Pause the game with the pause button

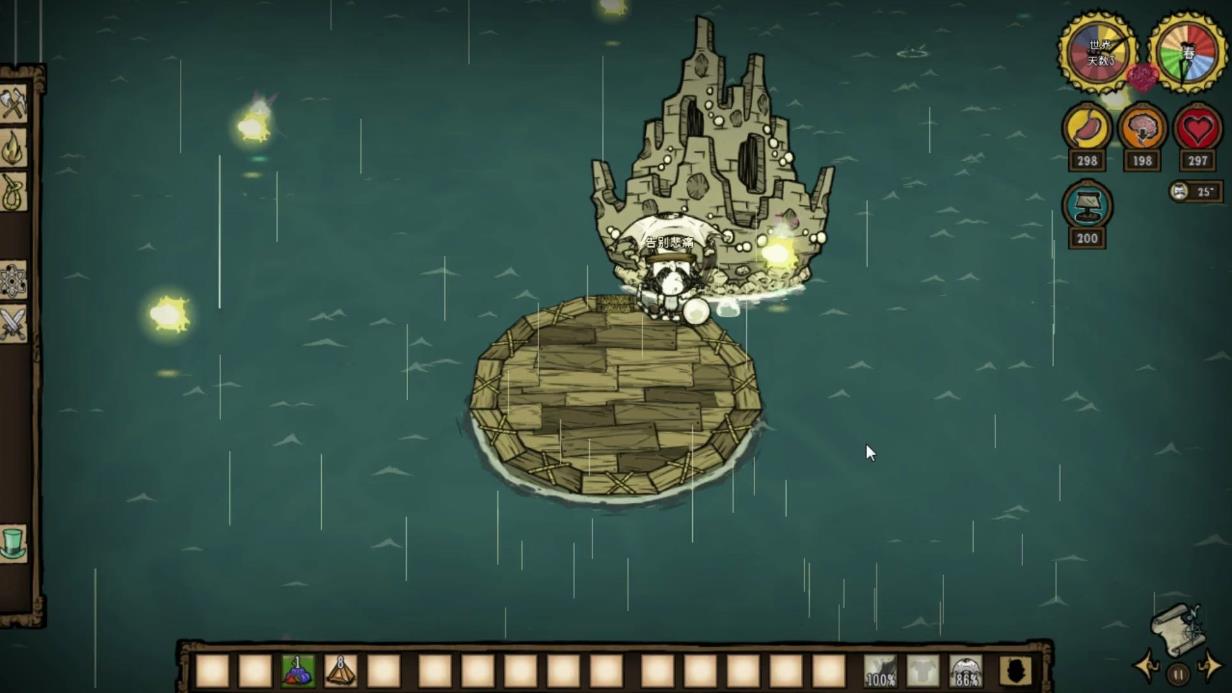coord(1178,673)
